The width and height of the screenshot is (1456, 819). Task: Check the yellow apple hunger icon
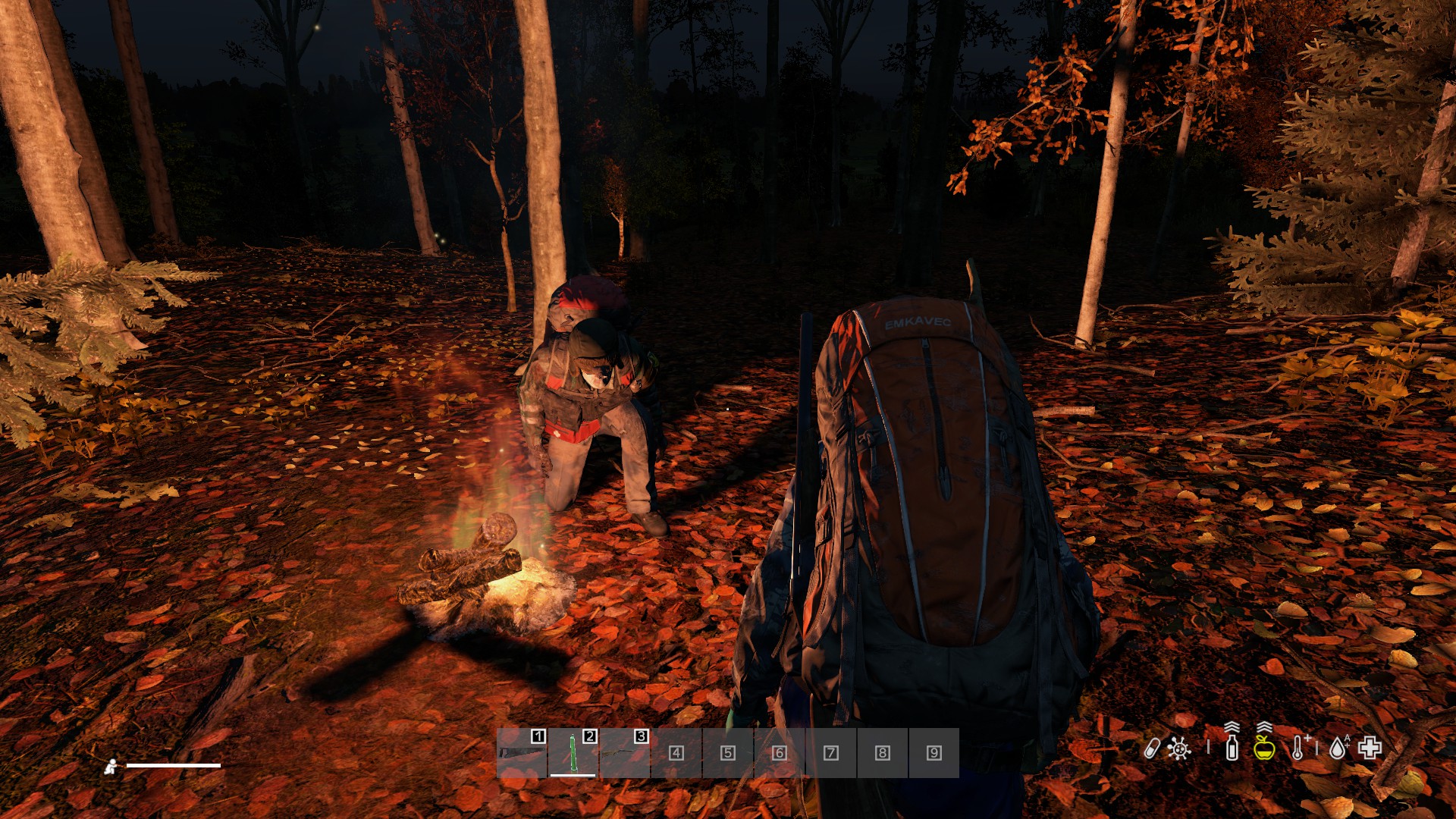click(x=1264, y=747)
